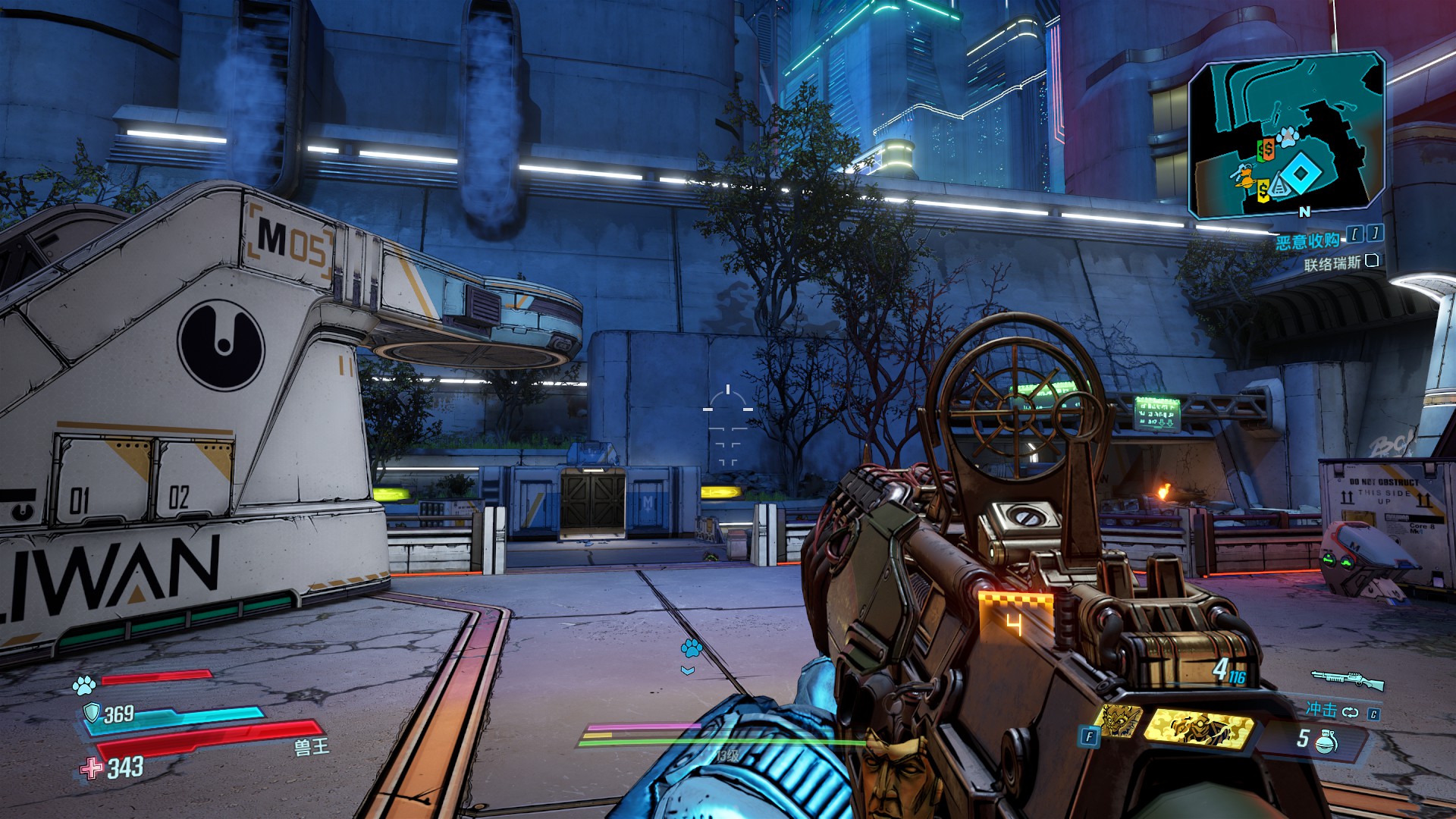Click the red health cross icon
The width and height of the screenshot is (1456, 819).
pos(92,768)
